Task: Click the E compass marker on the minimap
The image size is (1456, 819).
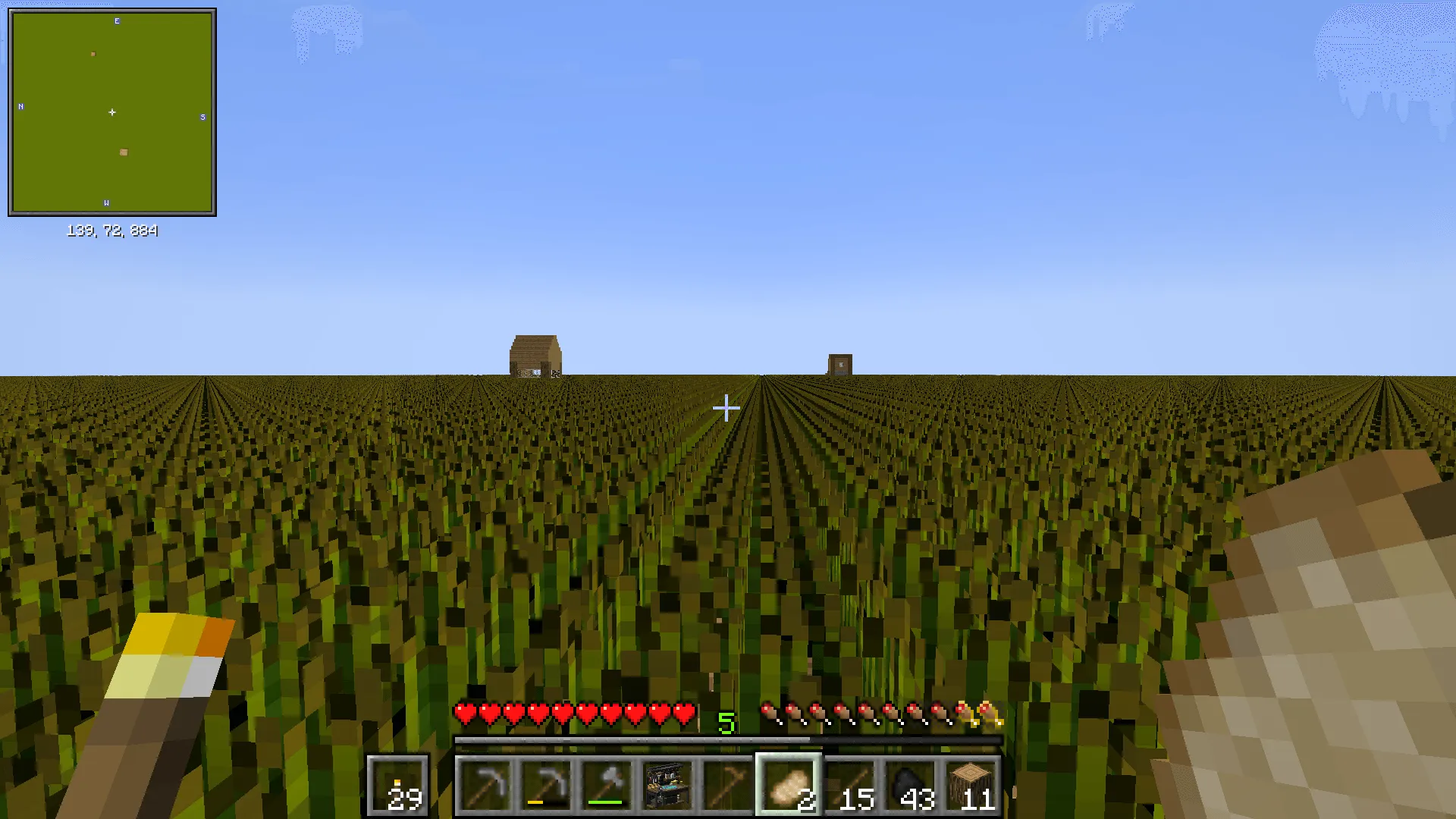Action: click(x=117, y=20)
